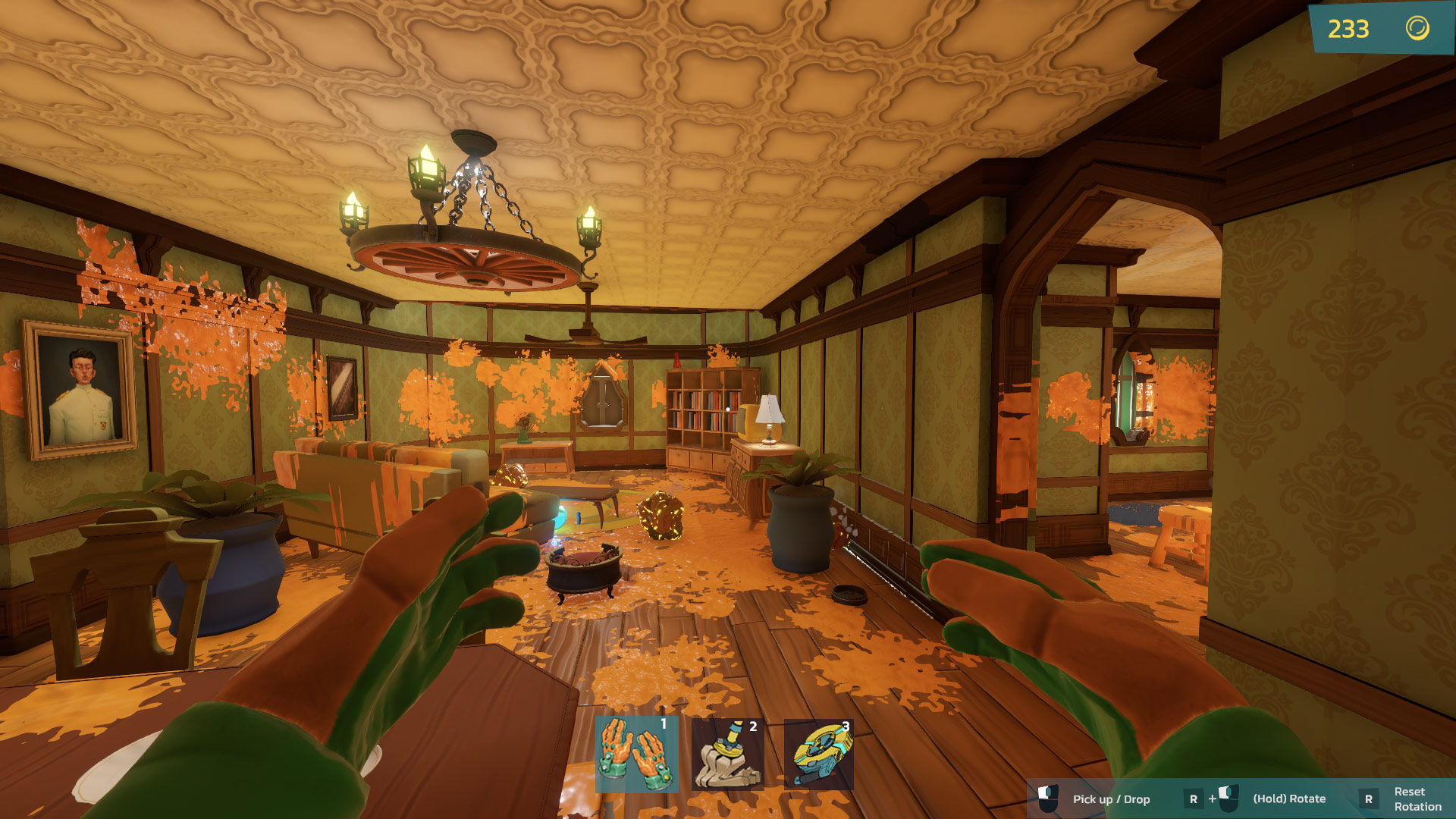Click the R key icon beside Reset Rotation

pyautogui.click(x=1367, y=799)
